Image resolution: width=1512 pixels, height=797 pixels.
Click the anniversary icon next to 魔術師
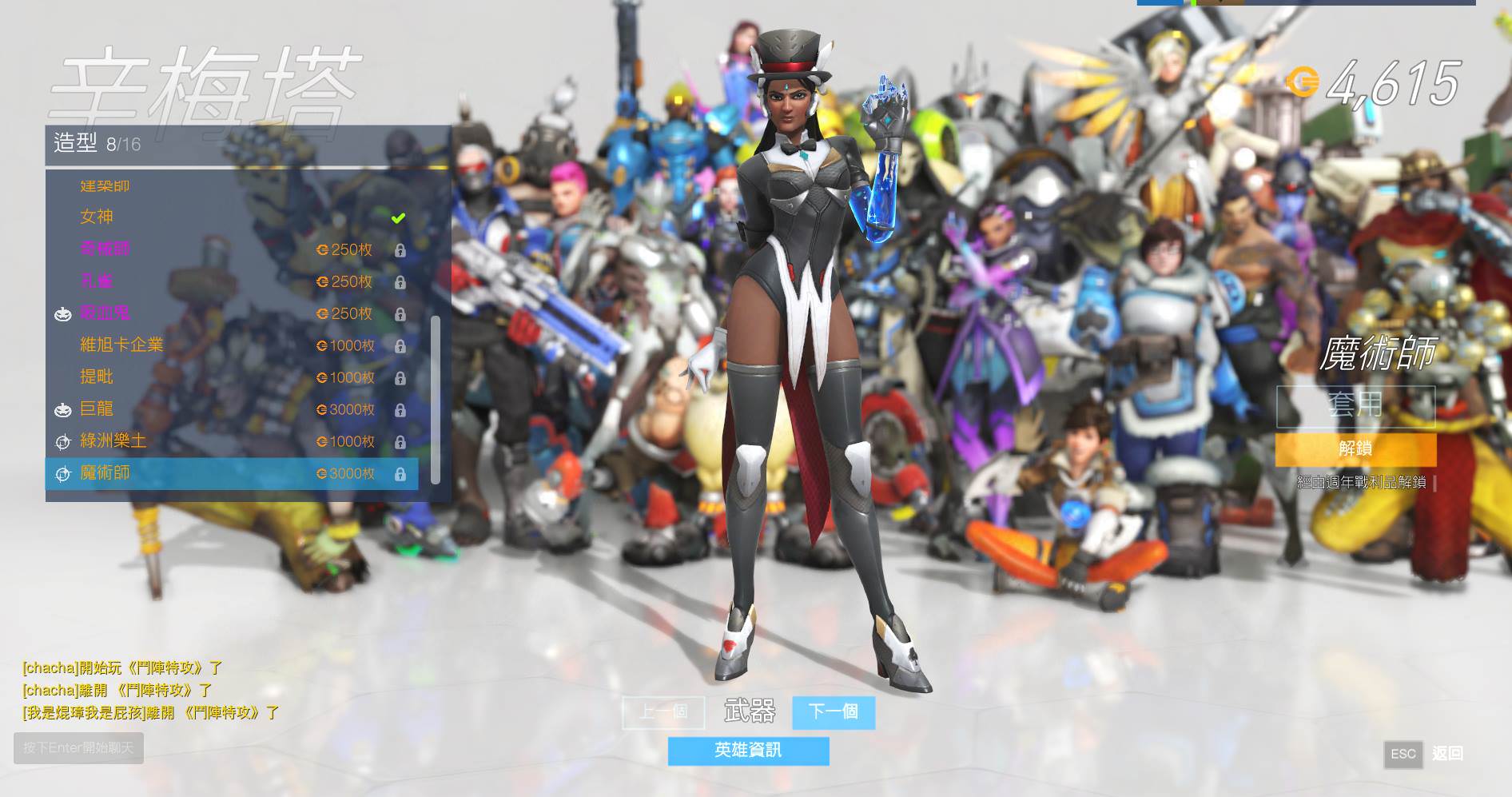coord(63,474)
